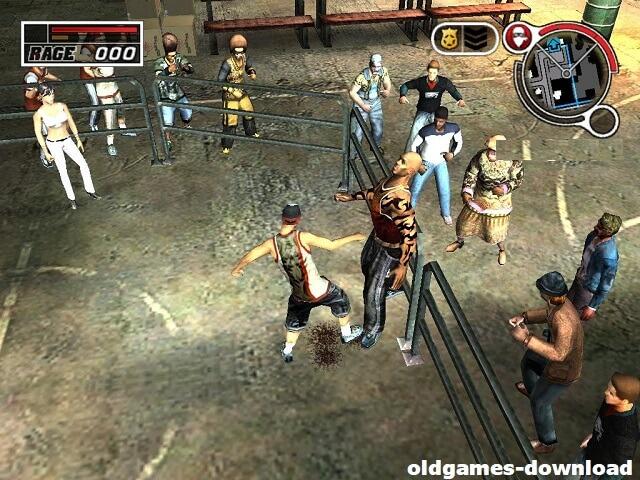640x480 pixels.
Task: Click the black chevron rank icon
Action: point(476,39)
